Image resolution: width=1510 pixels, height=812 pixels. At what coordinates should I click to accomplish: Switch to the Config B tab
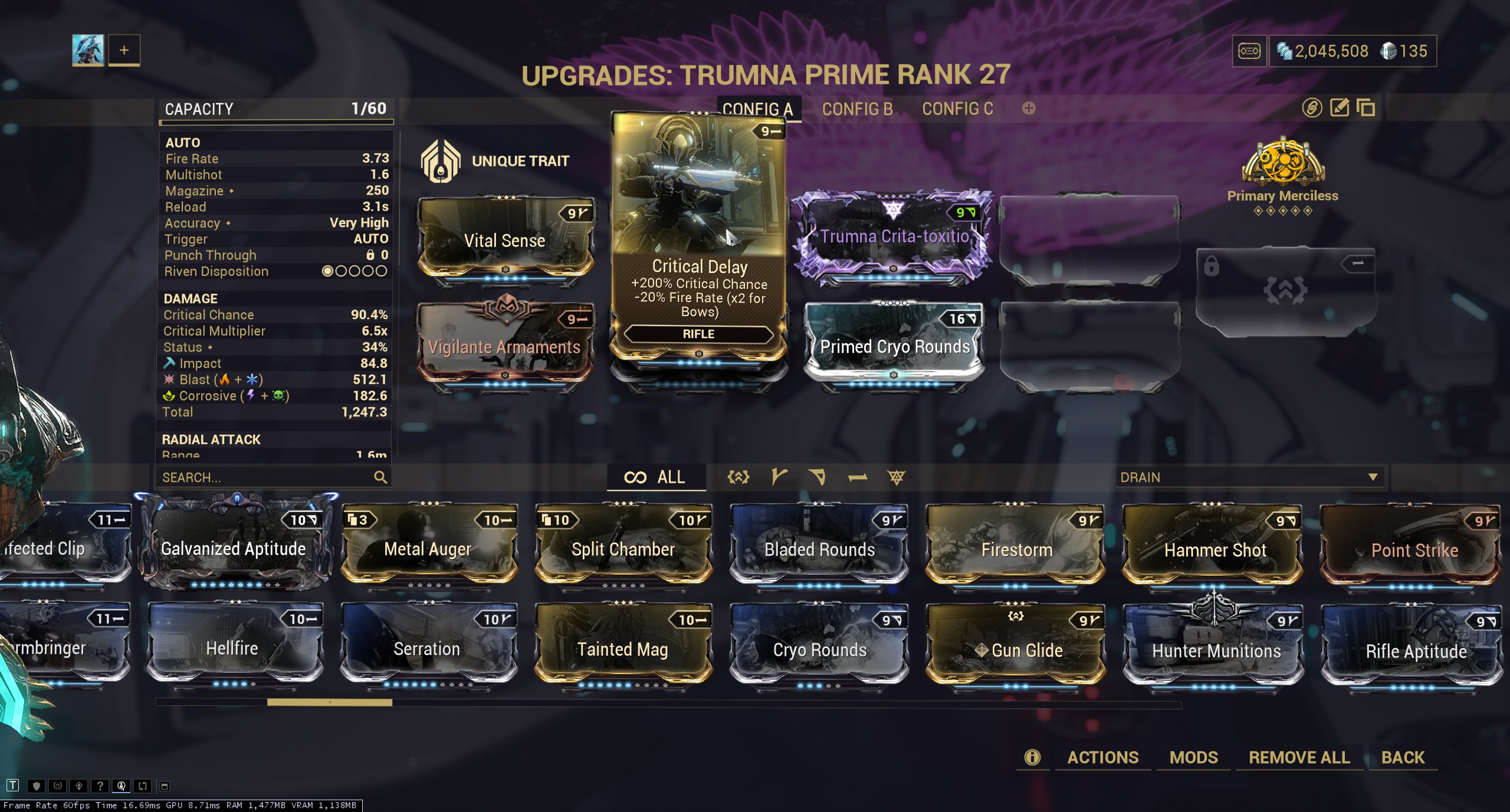click(857, 109)
